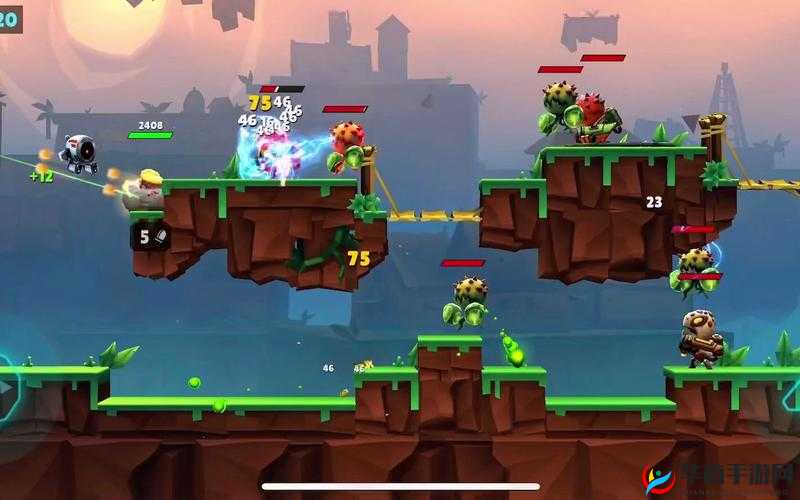800x500 pixels.
Task: Tap the hexagonal arrow button at left edge
Action: 4,387
